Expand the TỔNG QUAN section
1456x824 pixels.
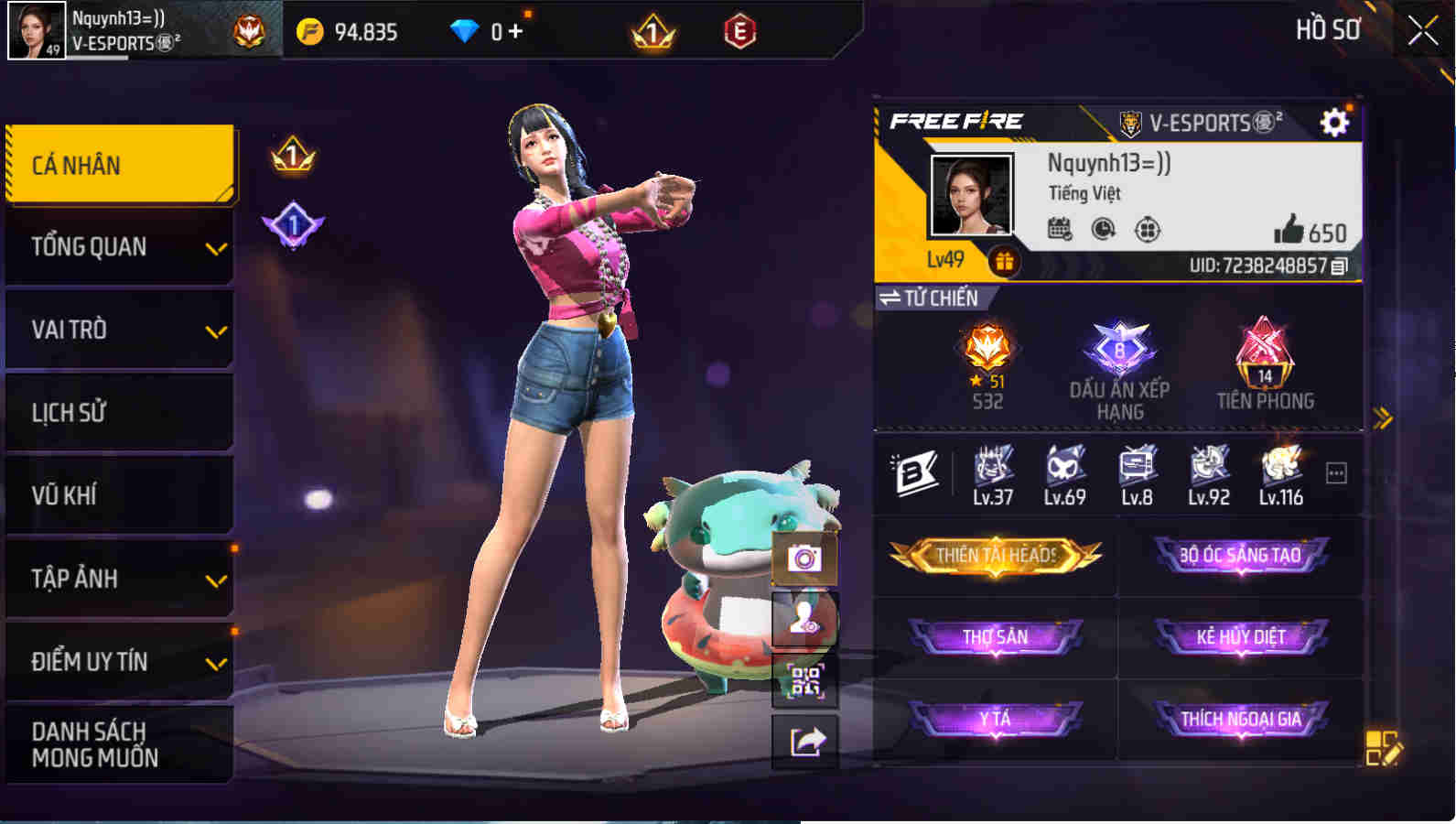point(217,248)
